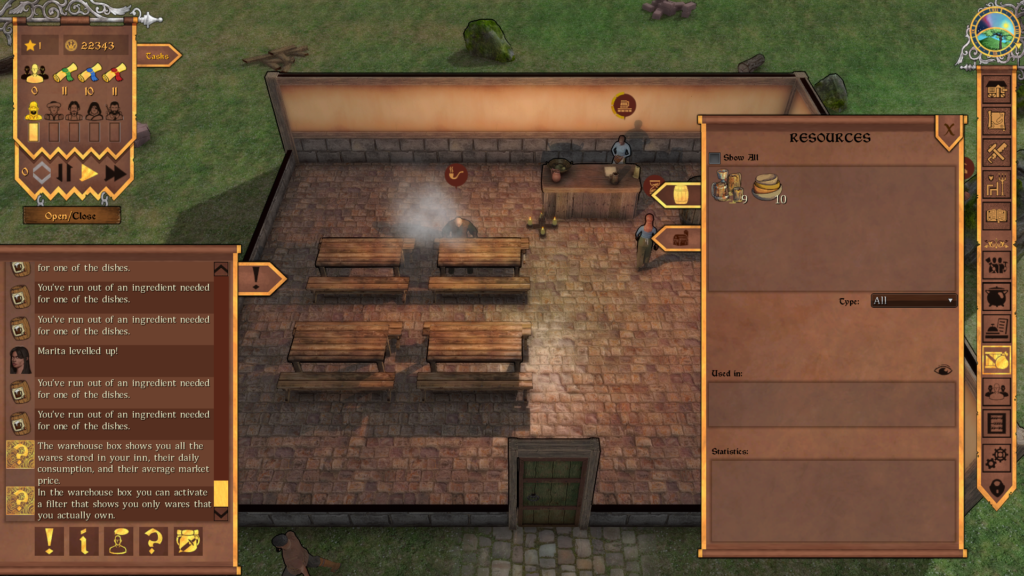Screen dimensions: 1024x576
Task: Click the Open/Close inn button
Action: [72, 215]
